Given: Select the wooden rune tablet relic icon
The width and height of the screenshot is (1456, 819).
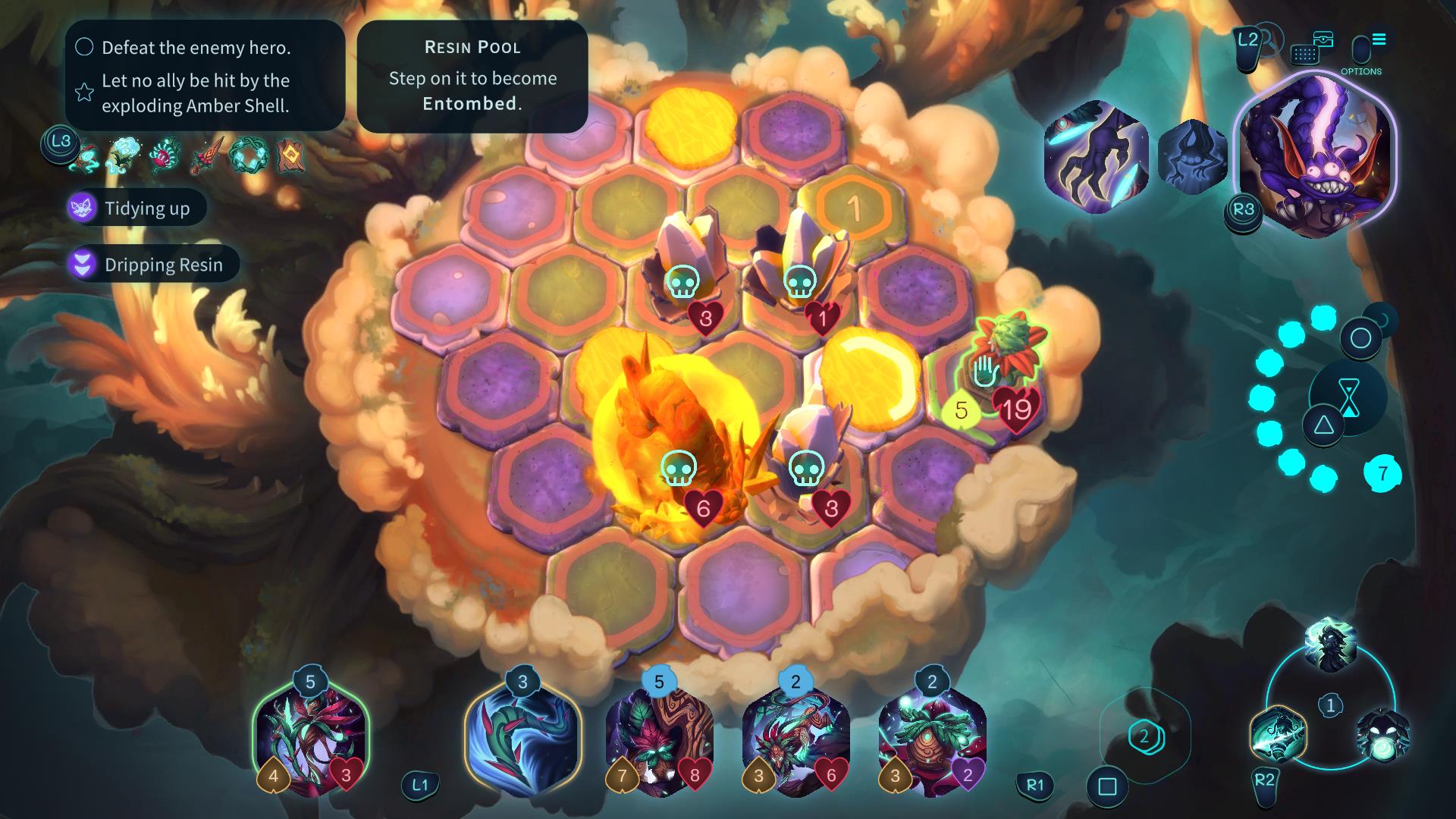Looking at the screenshot, I should pos(290,154).
